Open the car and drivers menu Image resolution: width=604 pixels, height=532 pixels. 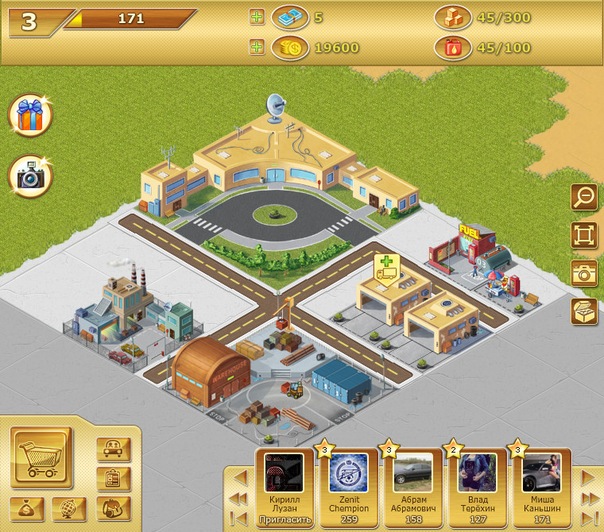point(113,448)
